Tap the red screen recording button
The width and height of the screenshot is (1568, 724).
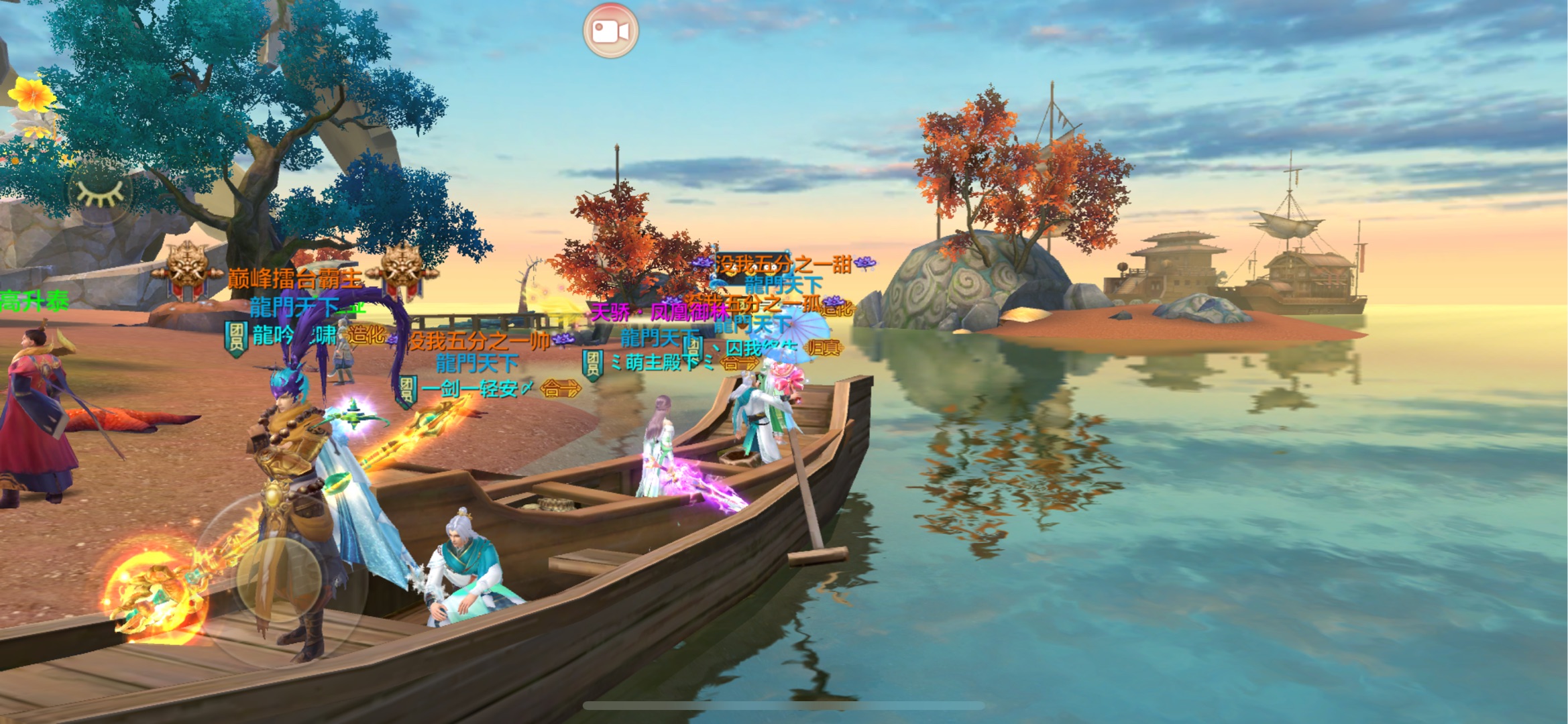(610, 31)
